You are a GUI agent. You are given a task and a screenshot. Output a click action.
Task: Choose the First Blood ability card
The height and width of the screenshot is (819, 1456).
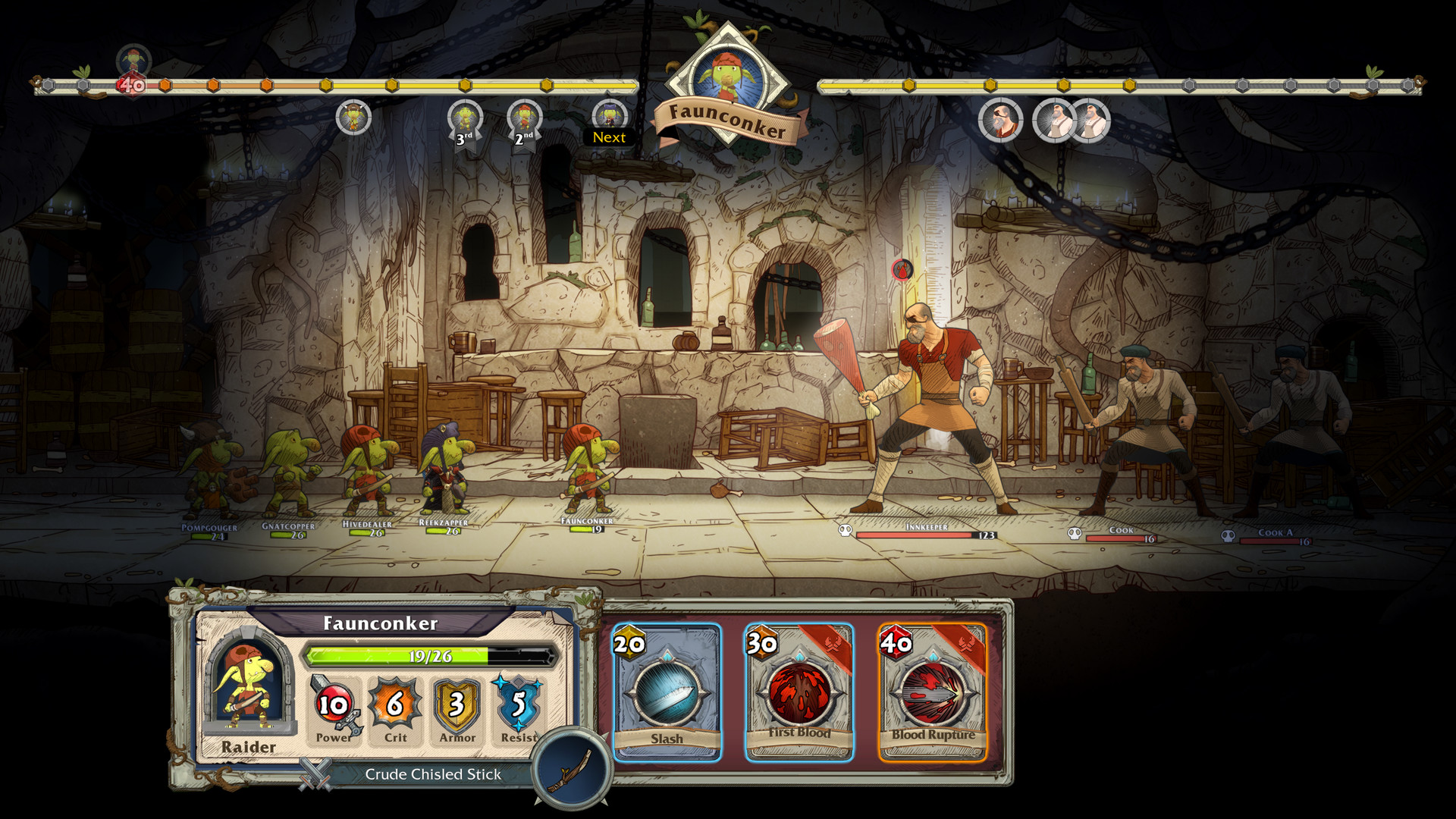[x=799, y=692]
